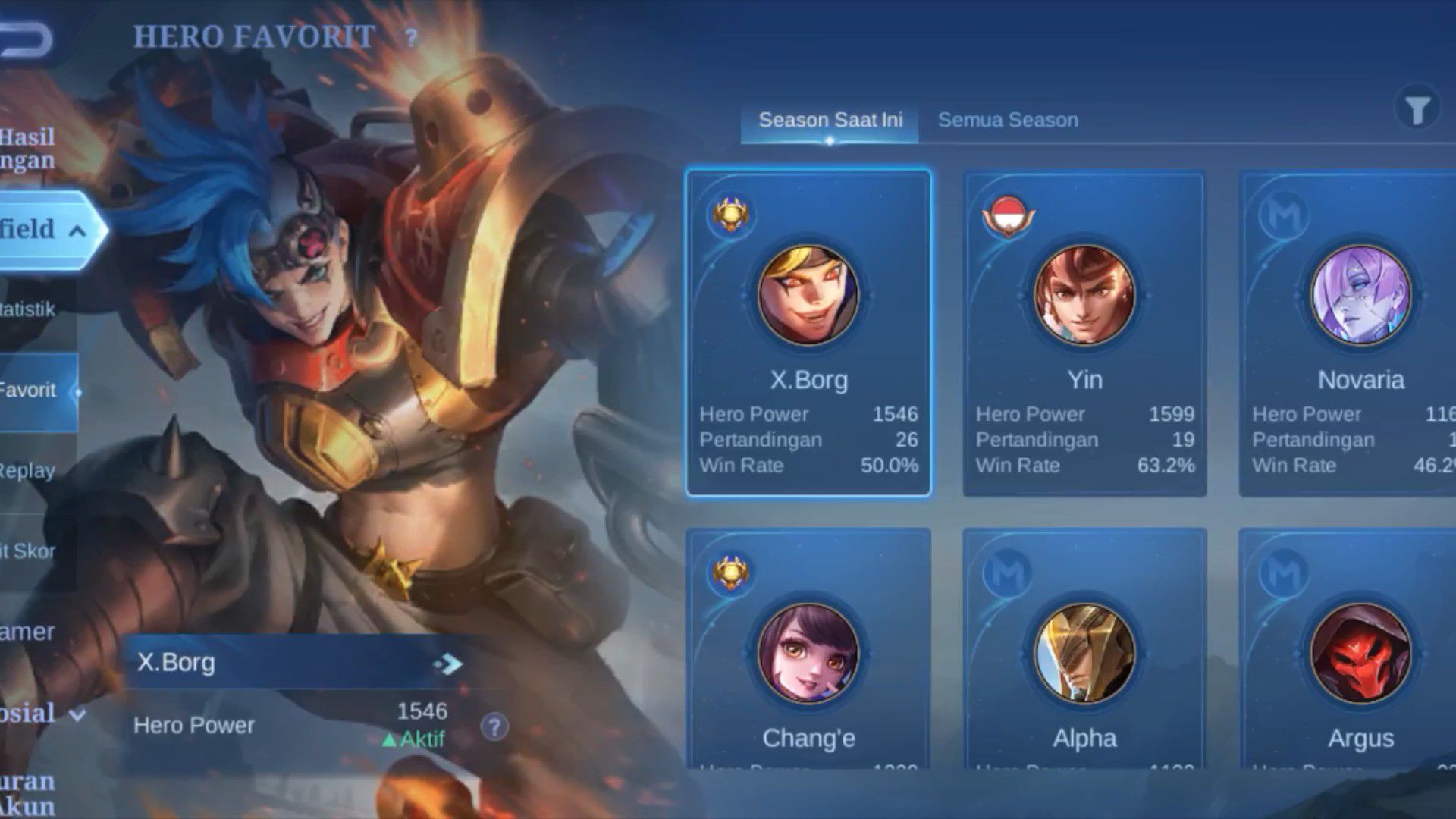Image resolution: width=1456 pixels, height=819 pixels.
Task: Select the X.Borg hero card
Action: click(x=808, y=334)
